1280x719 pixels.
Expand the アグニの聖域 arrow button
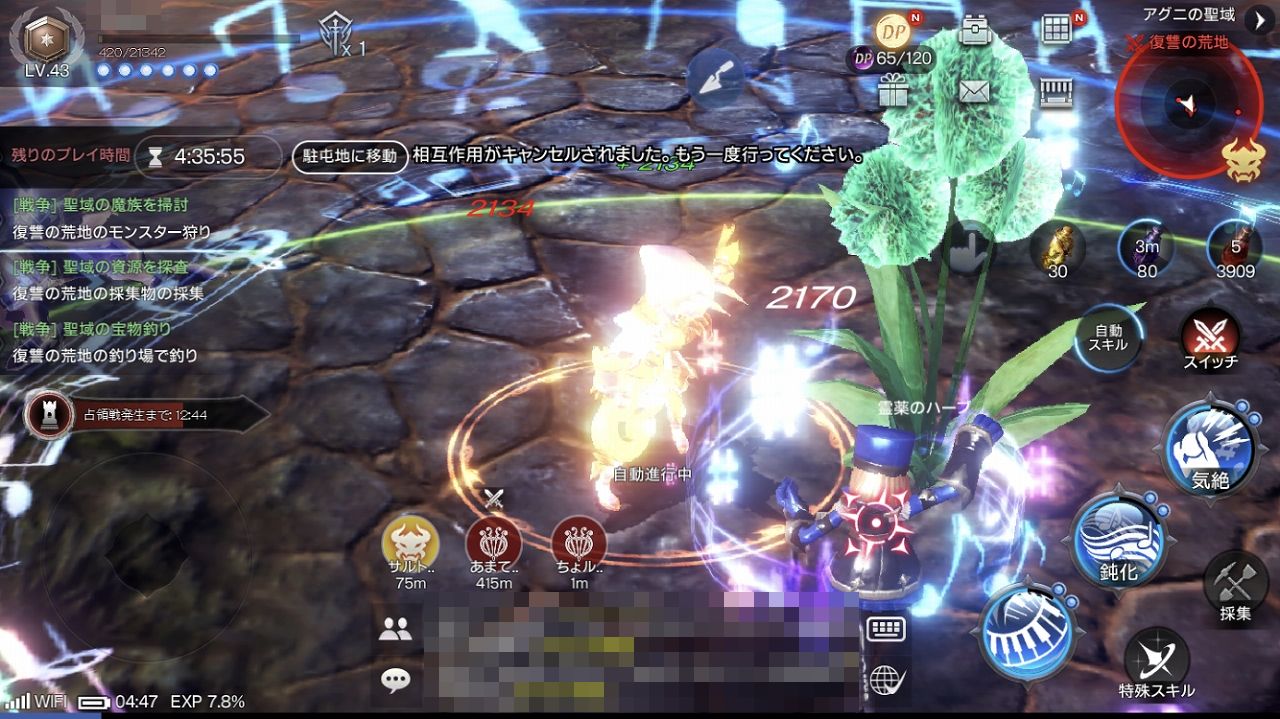coord(1258,17)
